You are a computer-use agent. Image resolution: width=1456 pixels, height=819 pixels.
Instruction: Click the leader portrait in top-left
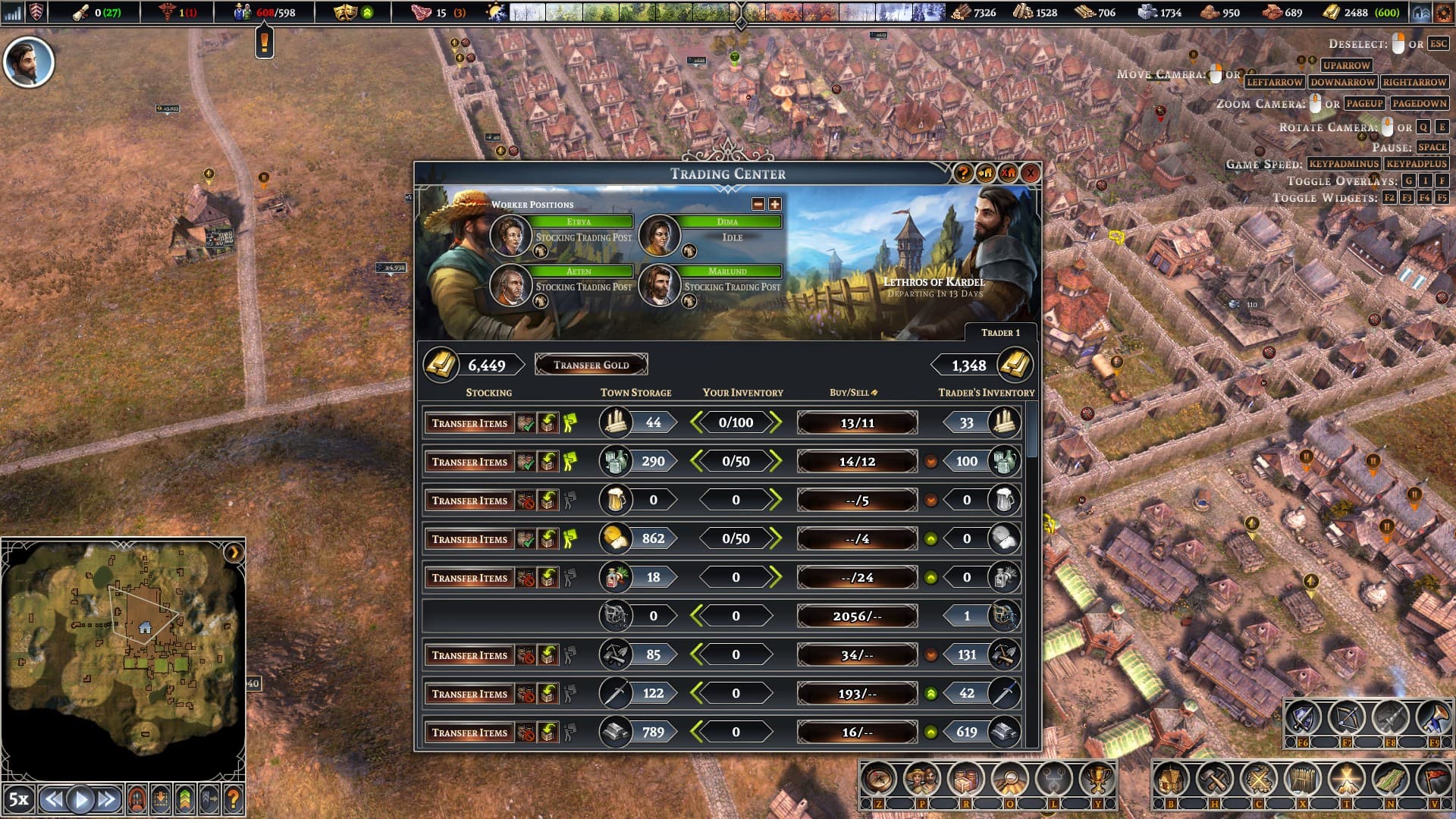click(x=29, y=62)
